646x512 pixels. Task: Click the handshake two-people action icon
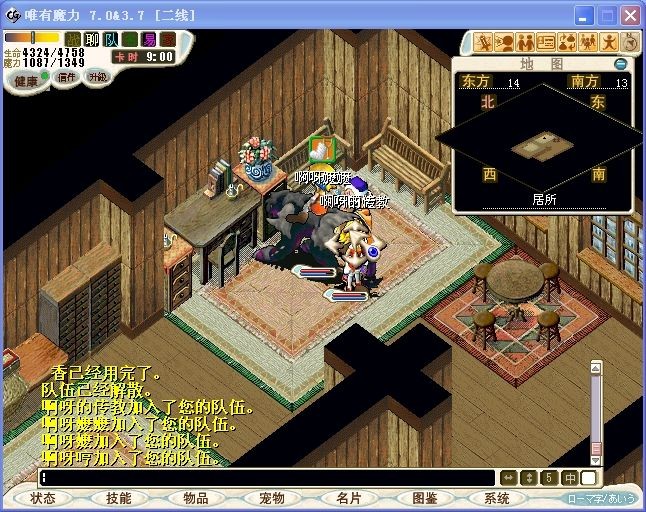(x=525, y=42)
